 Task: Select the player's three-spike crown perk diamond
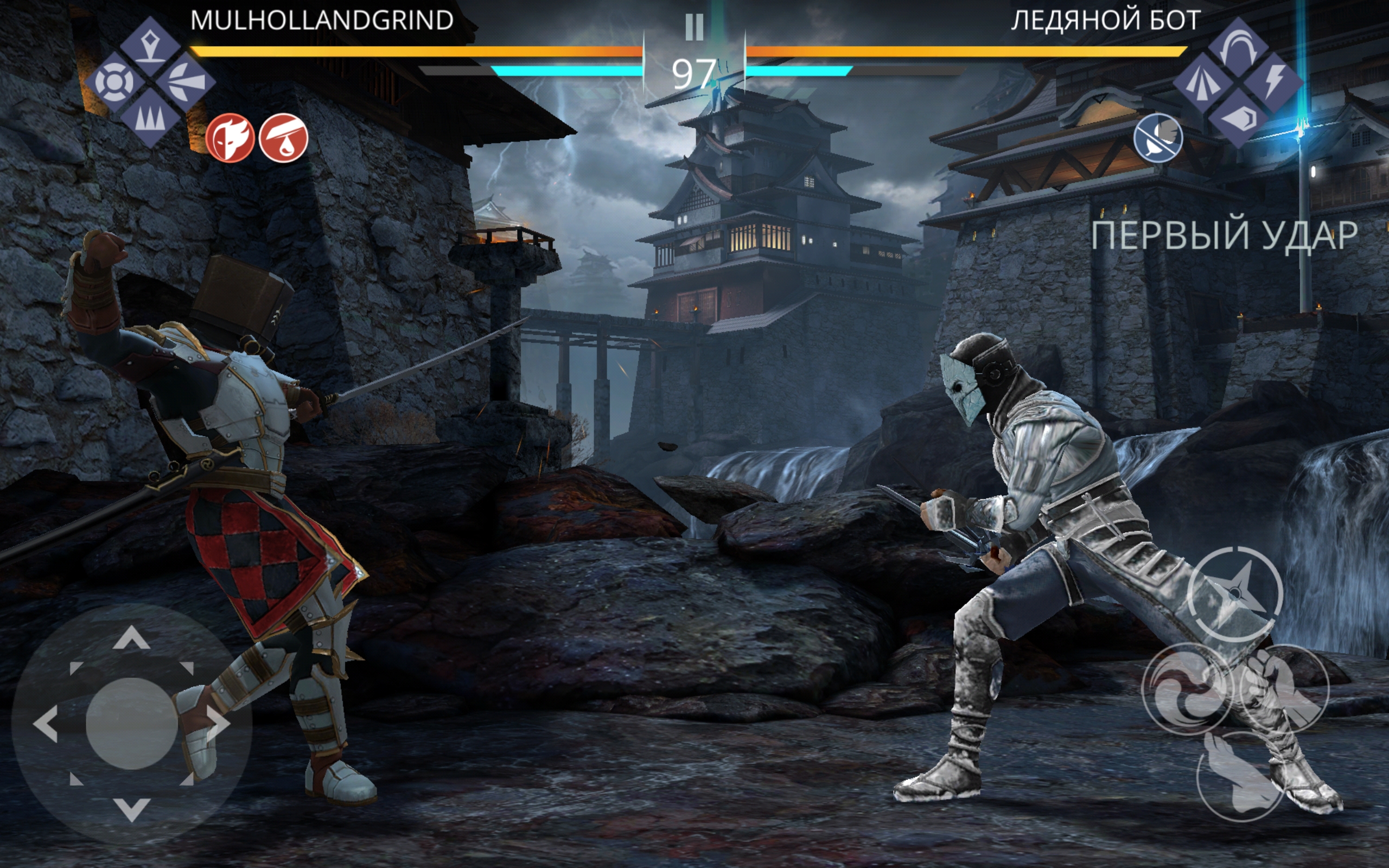tap(150, 118)
